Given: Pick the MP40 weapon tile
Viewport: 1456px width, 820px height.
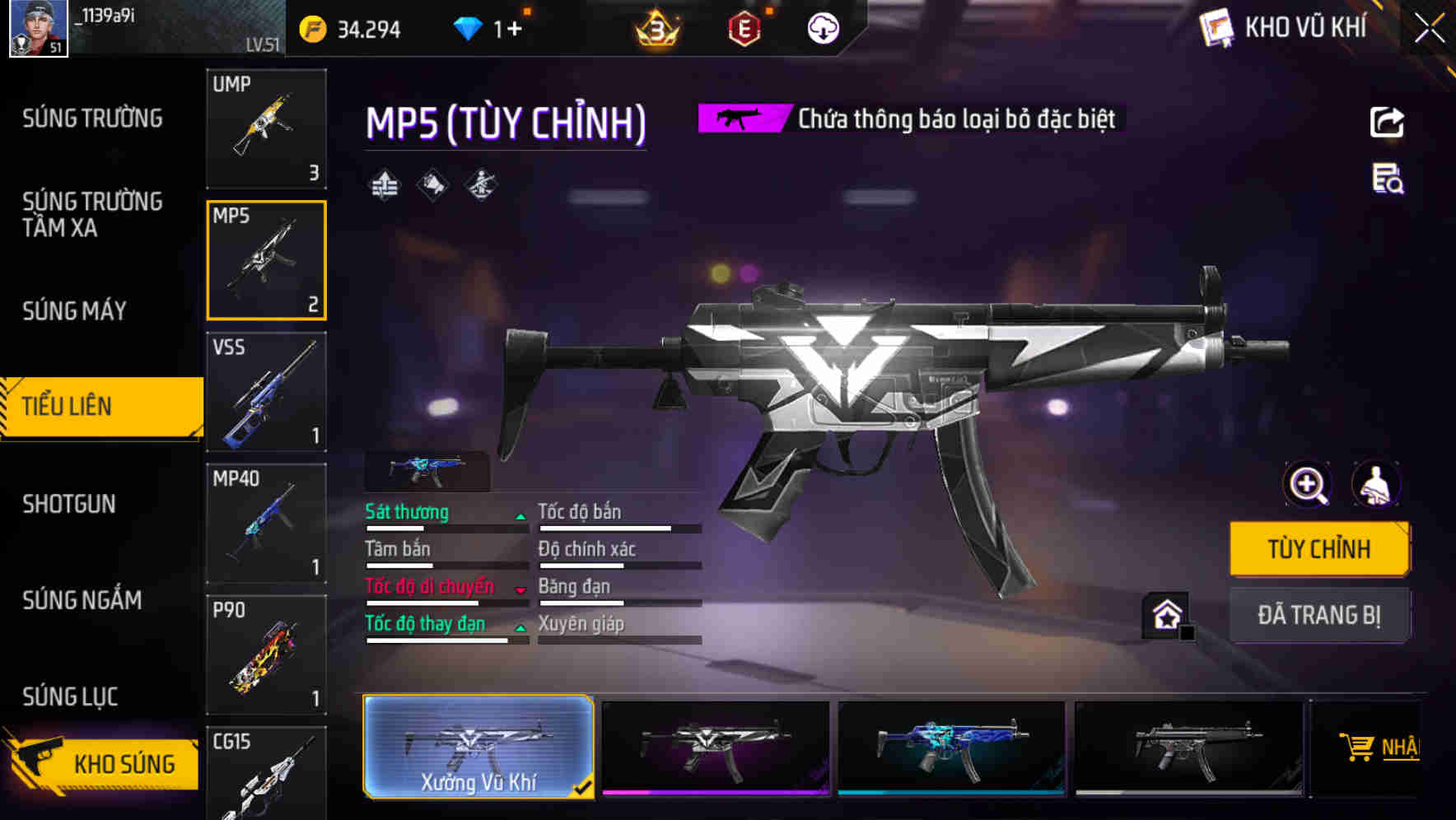Looking at the screenshot, I should point(266,524).
